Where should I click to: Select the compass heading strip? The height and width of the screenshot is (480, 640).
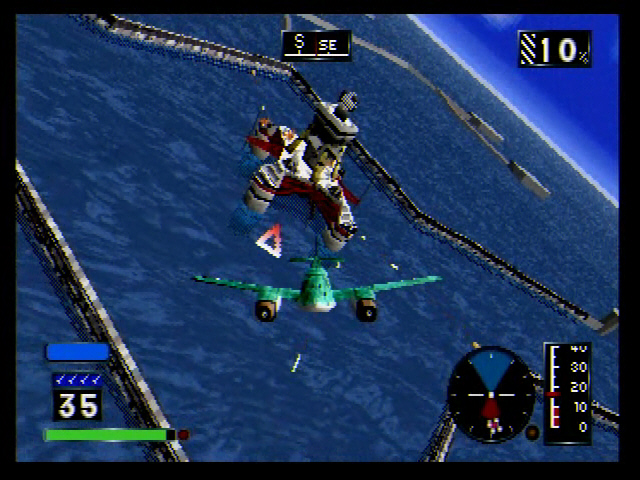click(x=316, y=45)
